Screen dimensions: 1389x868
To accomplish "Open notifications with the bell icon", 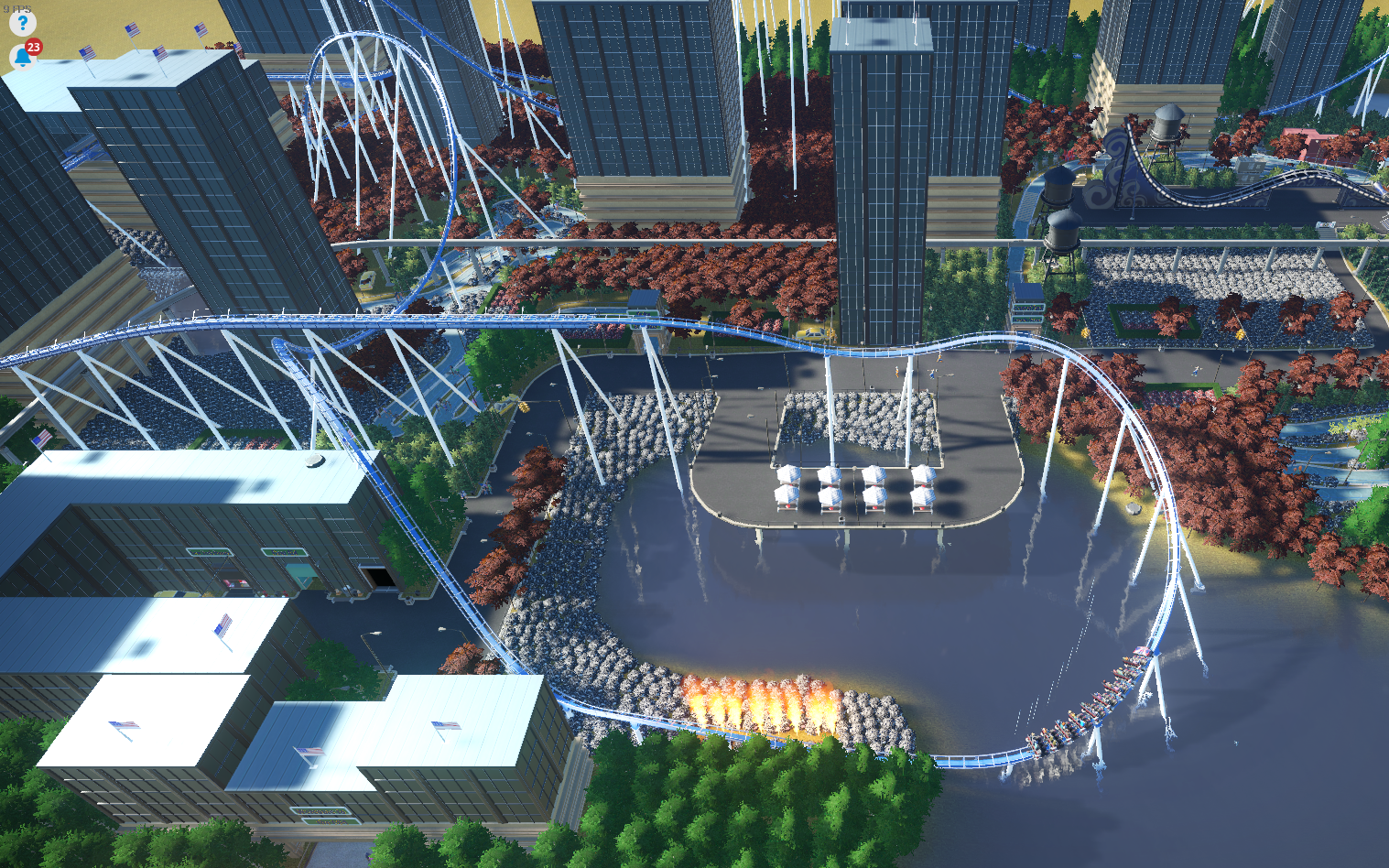I will (x=22, y=58).
